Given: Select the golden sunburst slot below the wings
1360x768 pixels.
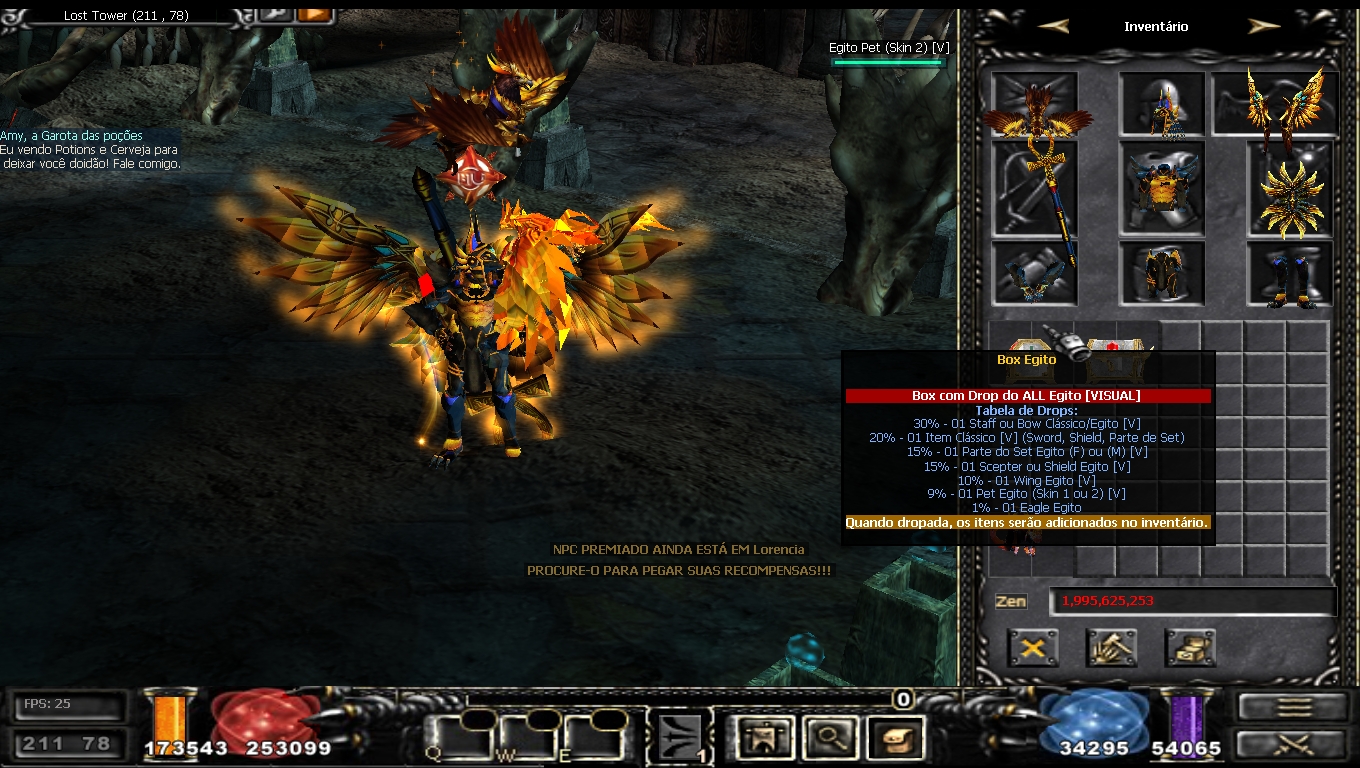Looking at the screenshot, I should click(1290, 190).
